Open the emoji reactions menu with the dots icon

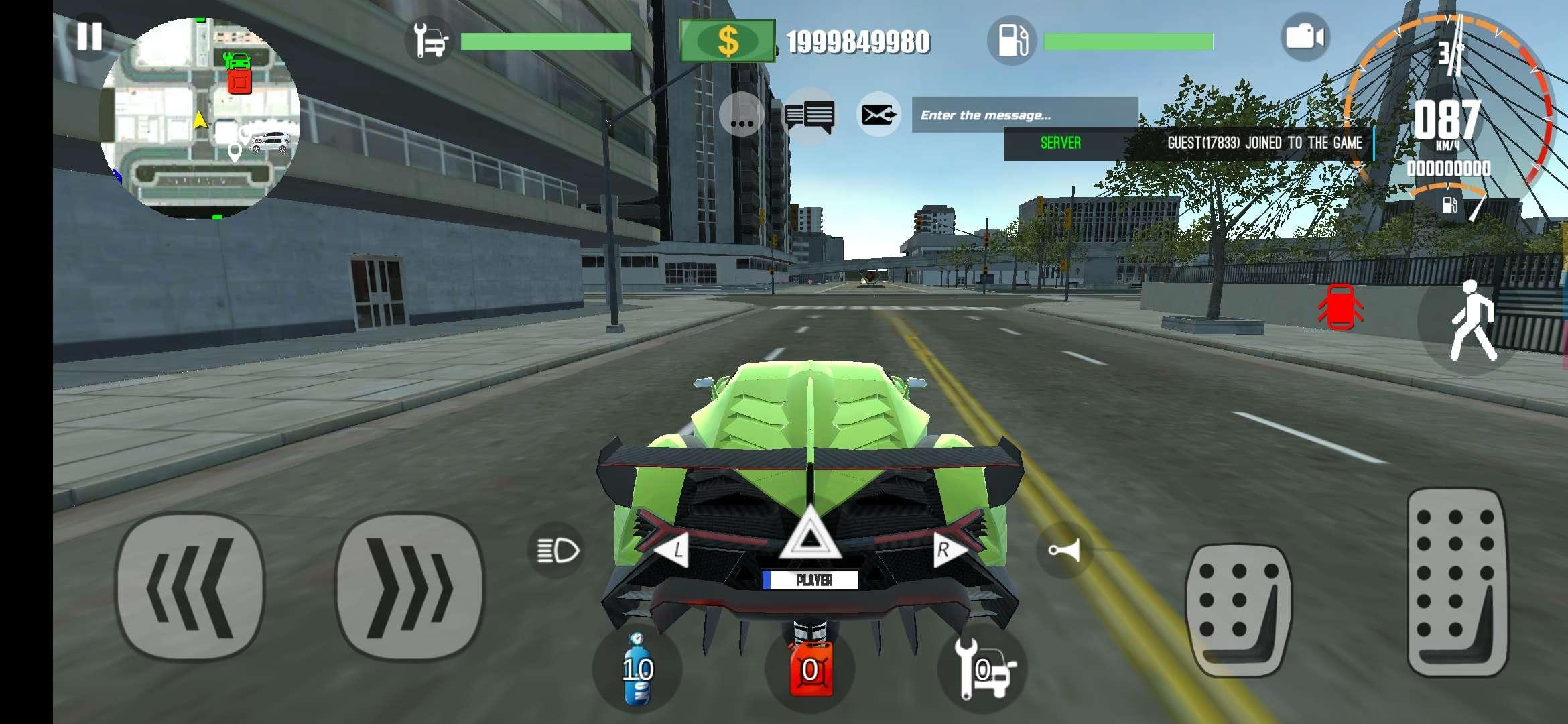coord(742,115)
